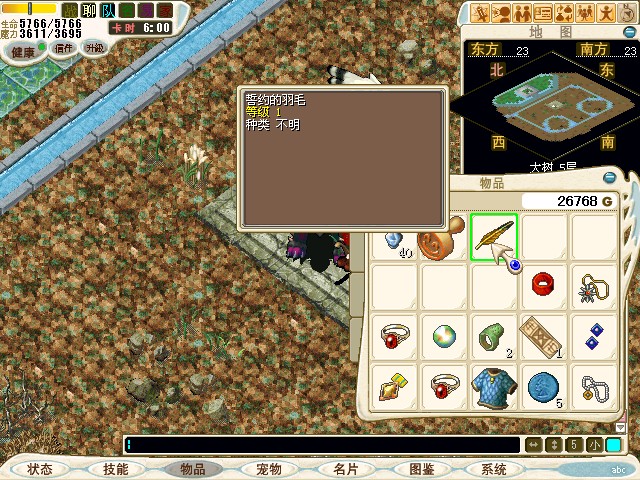The width and height of the screenshot is (640, 480).
Task: Open the 状态 status menu
Action: click(x=40, y=469)
